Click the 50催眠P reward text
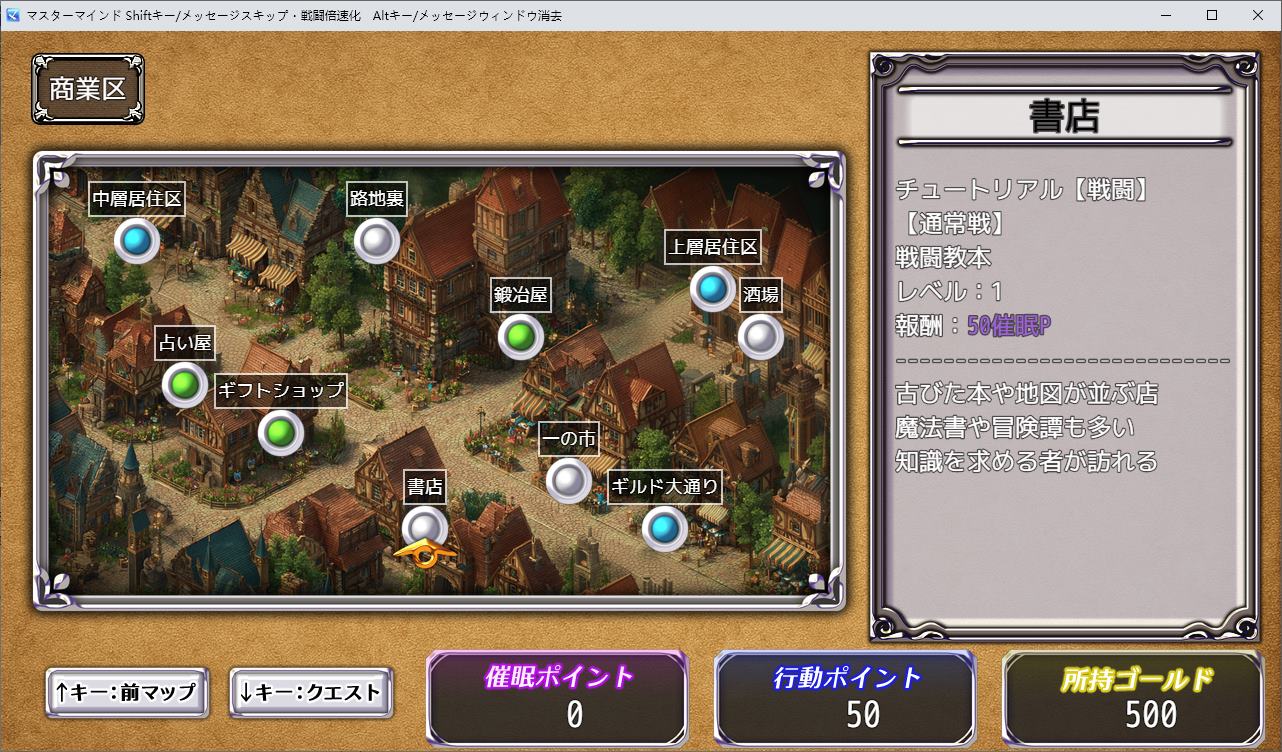This screenshot has width=1282, height=752. tap(1005, 325)
